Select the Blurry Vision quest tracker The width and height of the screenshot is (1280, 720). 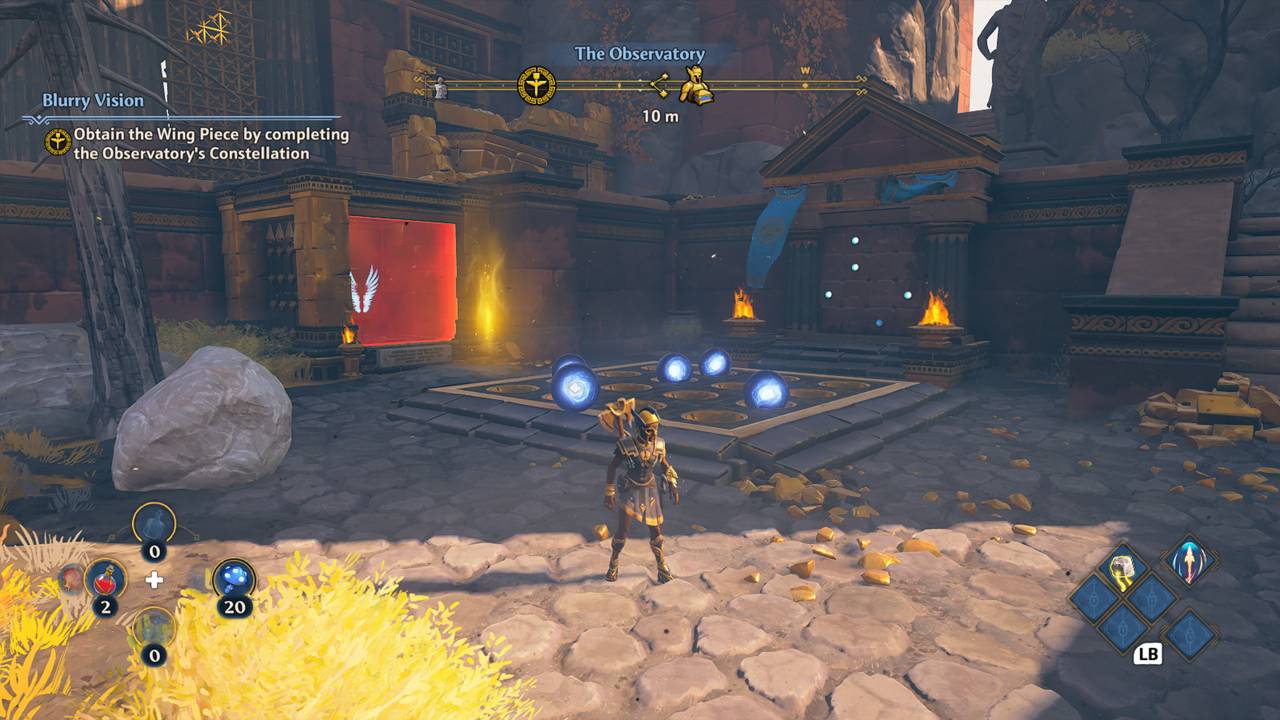(x=93, y=101)
